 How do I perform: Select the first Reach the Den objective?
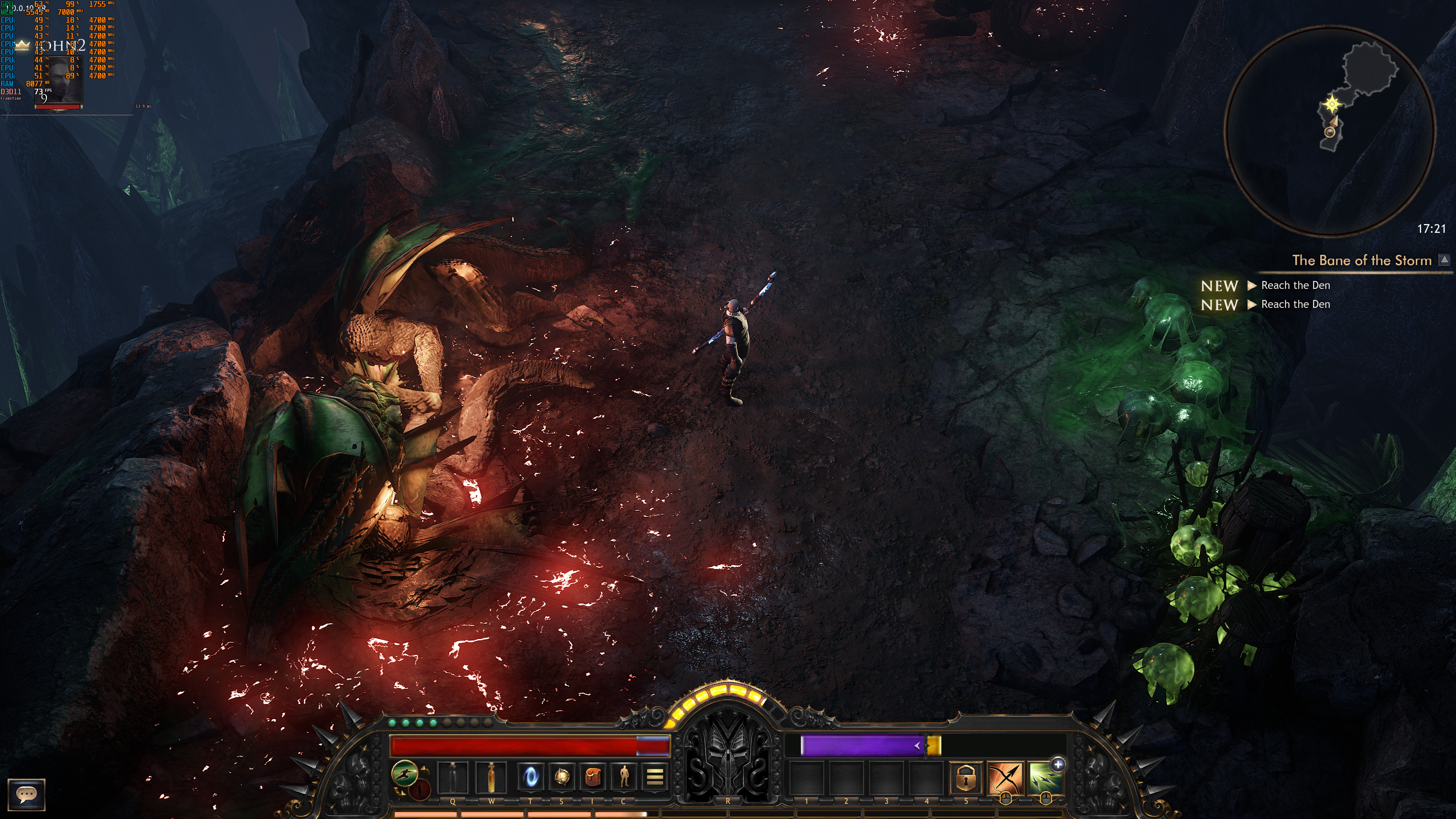[x=1295, y=286]
